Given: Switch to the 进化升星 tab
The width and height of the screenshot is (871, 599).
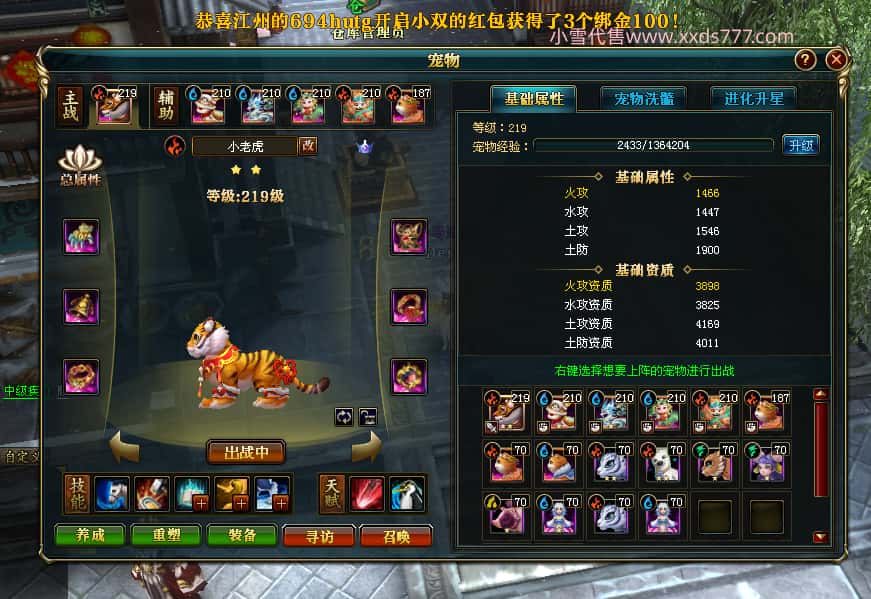Looking at the screenshot, I should [x=753, y=98].
